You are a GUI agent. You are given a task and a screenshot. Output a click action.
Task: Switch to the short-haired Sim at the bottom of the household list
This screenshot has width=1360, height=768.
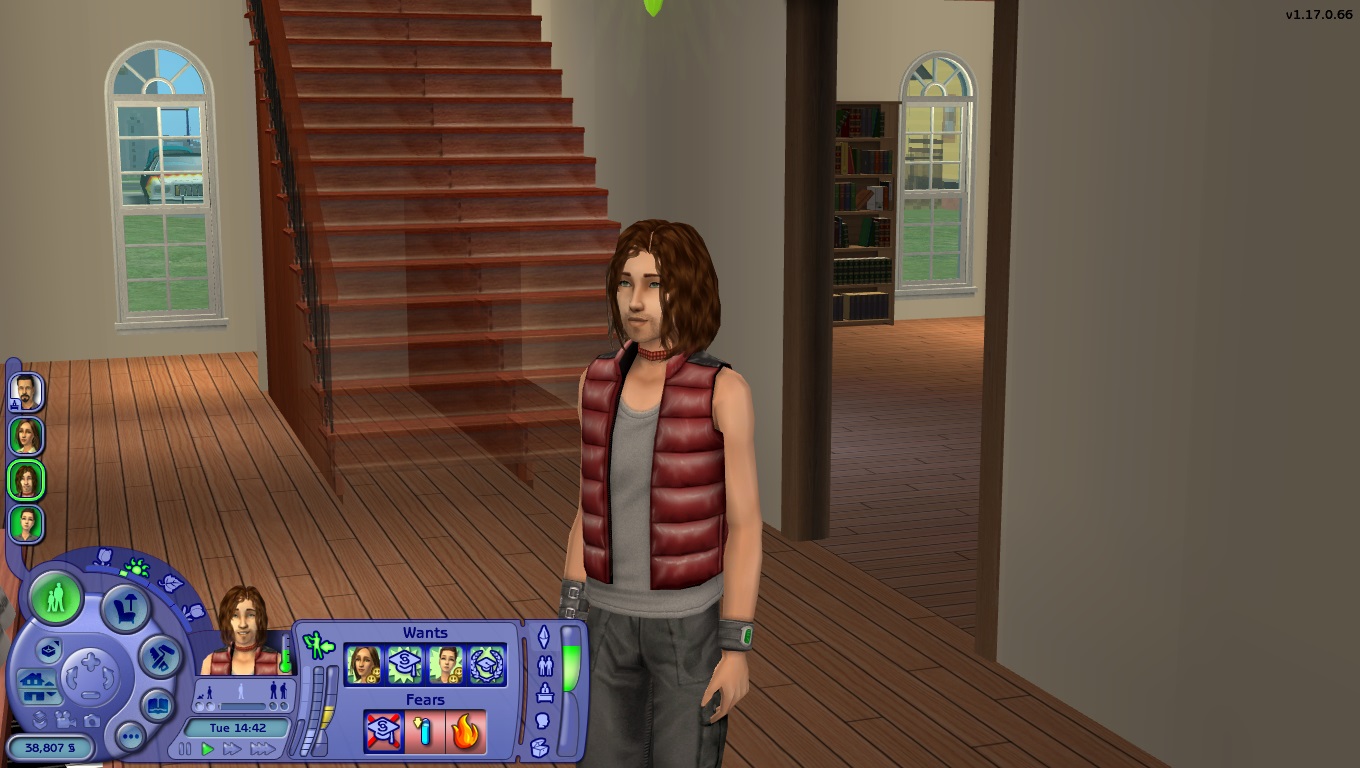pyautogui.click(x=25, y=523)
